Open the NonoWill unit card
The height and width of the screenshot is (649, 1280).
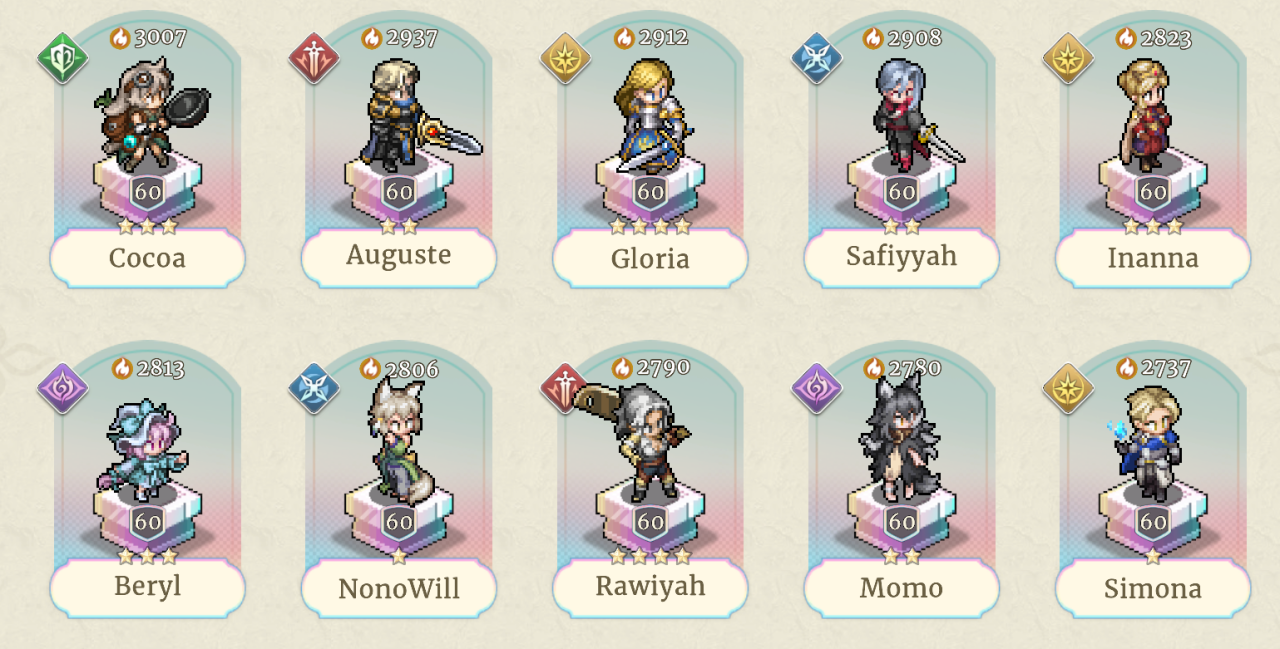pos(399,480)
